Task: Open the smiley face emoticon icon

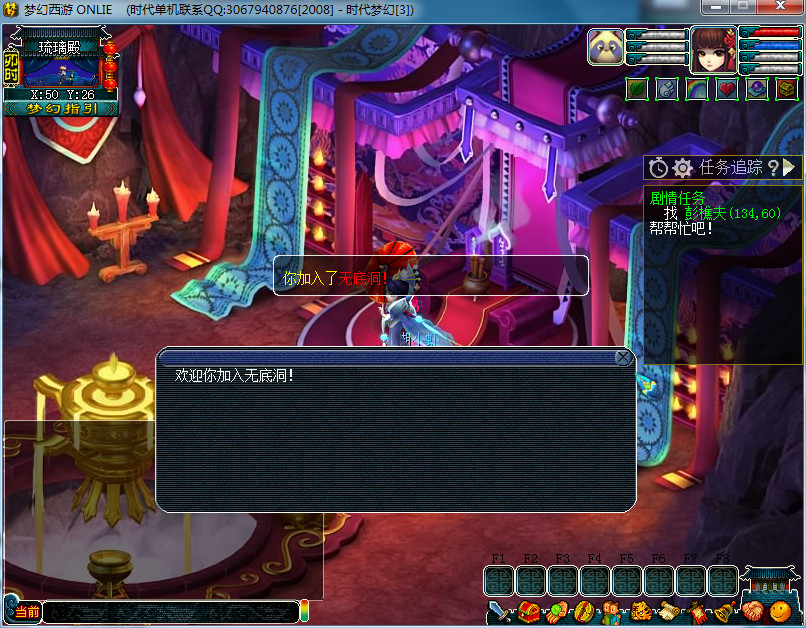Action: pyautogui.click(x=780, y=611)
